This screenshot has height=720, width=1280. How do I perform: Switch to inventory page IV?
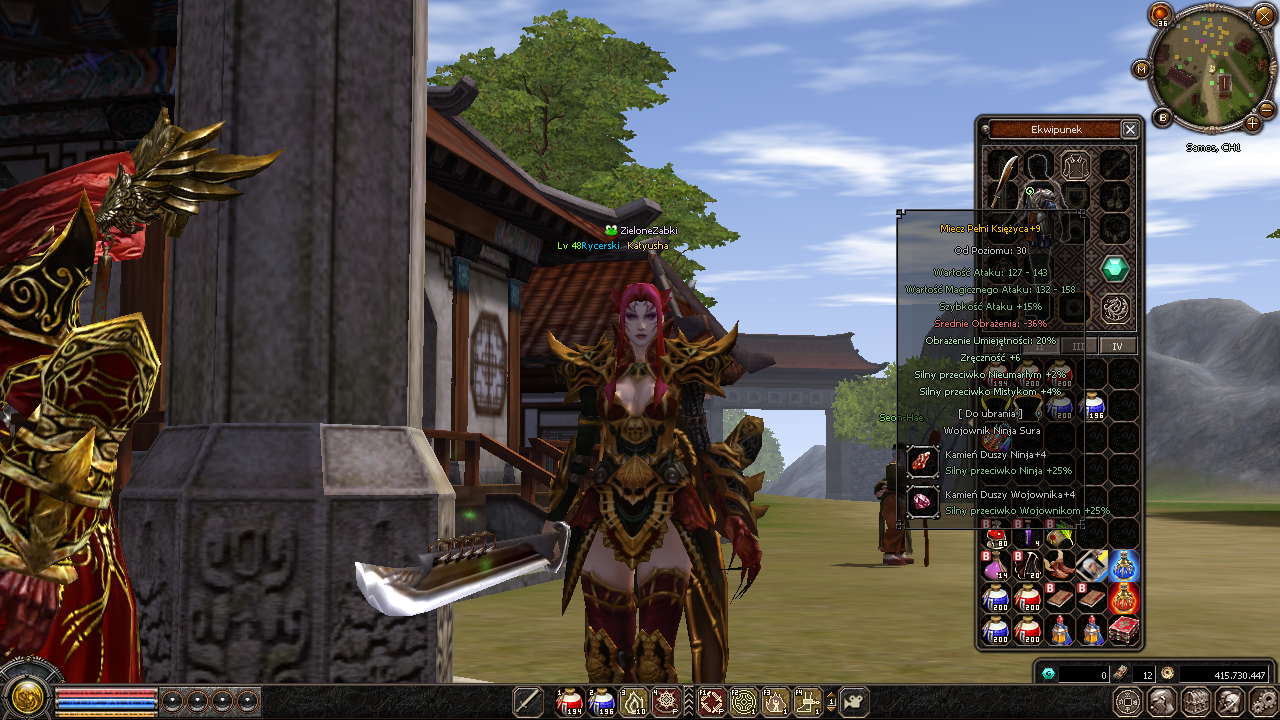[1118, 346]
